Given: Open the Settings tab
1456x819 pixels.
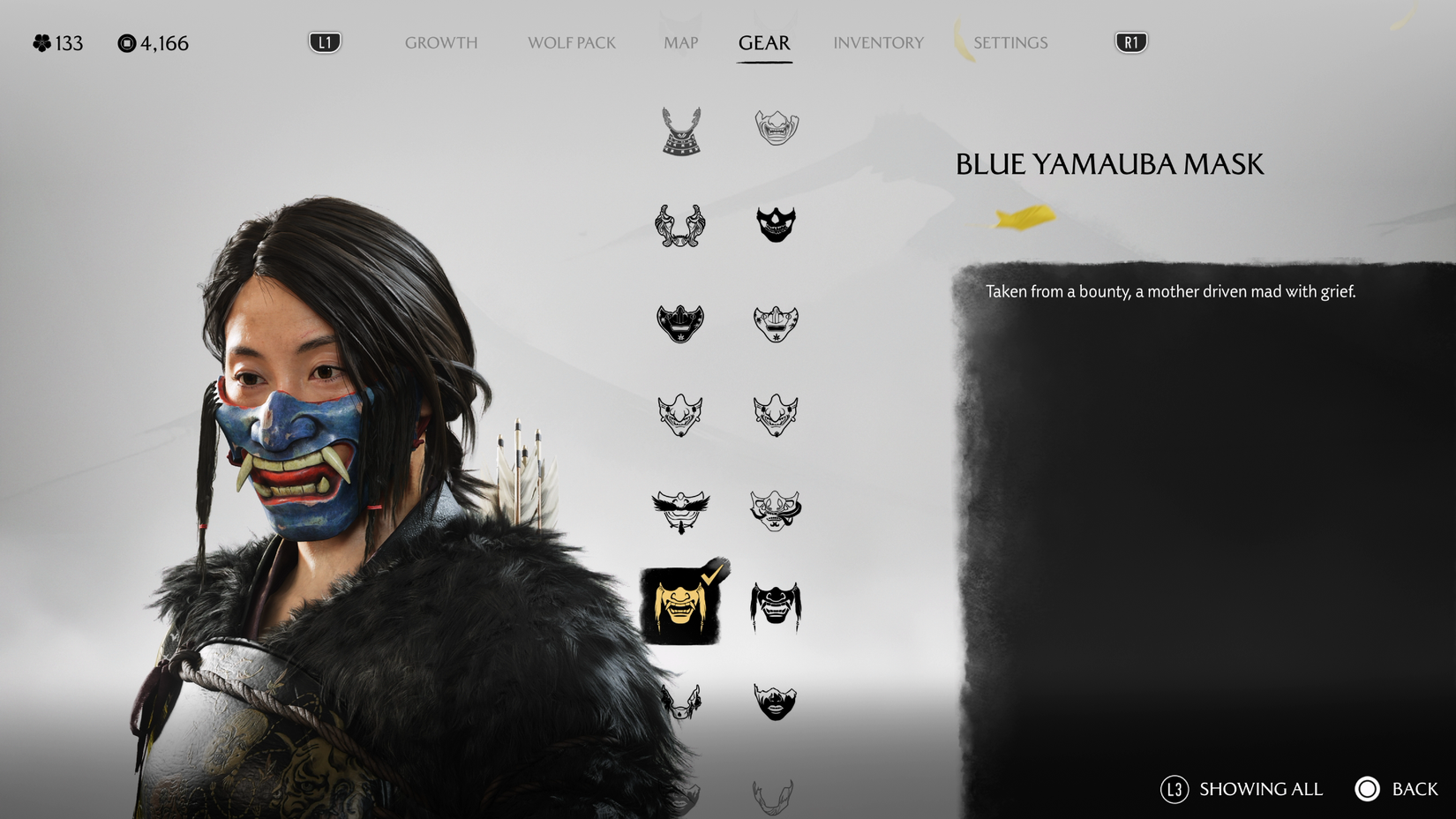Looking at the screenshot, I should point(1010,41).
